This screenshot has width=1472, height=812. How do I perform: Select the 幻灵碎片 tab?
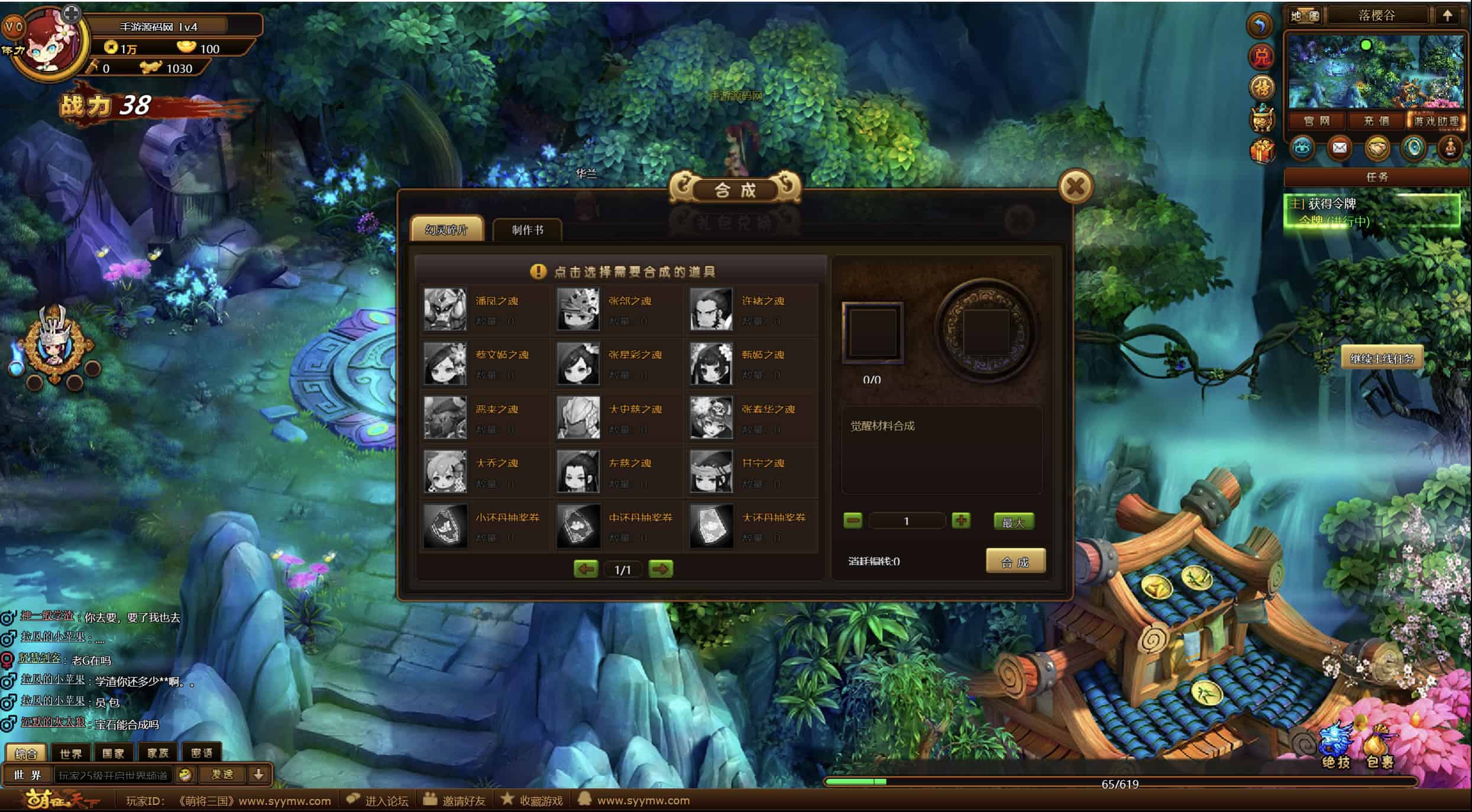(x=447, y=229)
